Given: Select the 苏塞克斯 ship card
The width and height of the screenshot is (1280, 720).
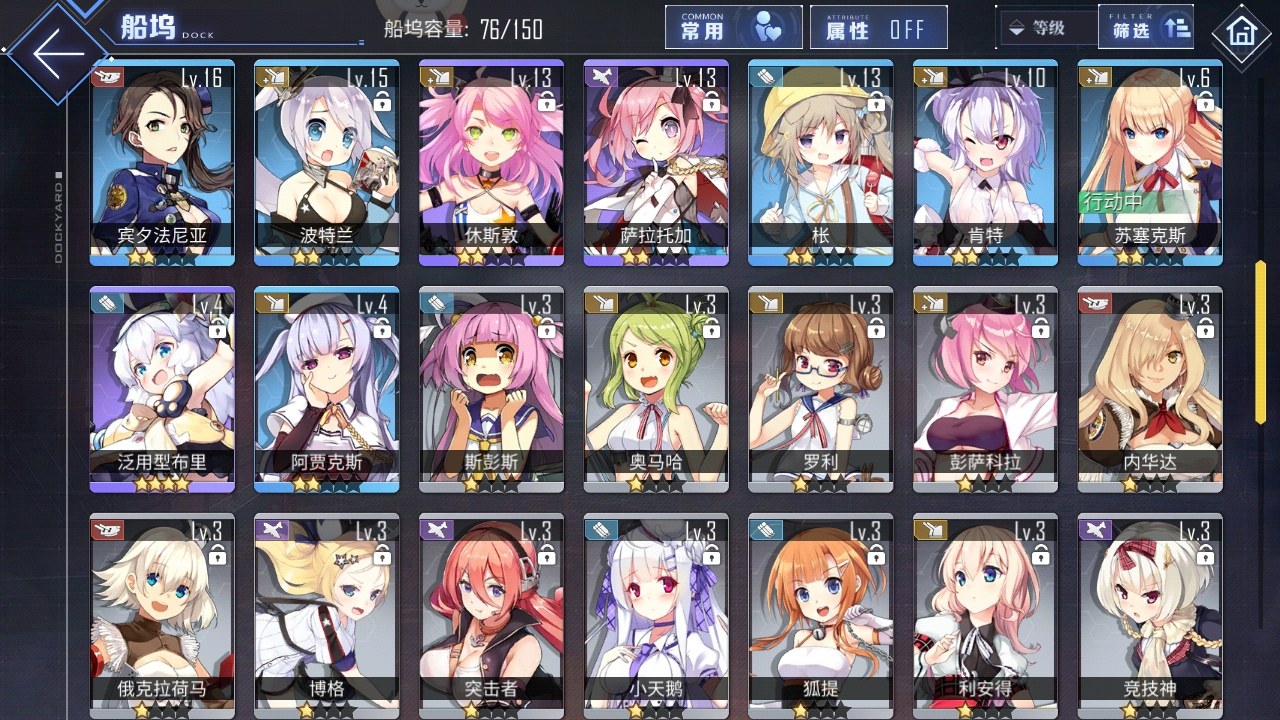Looking at the screenshot, I should click(x=1150, y=162).
